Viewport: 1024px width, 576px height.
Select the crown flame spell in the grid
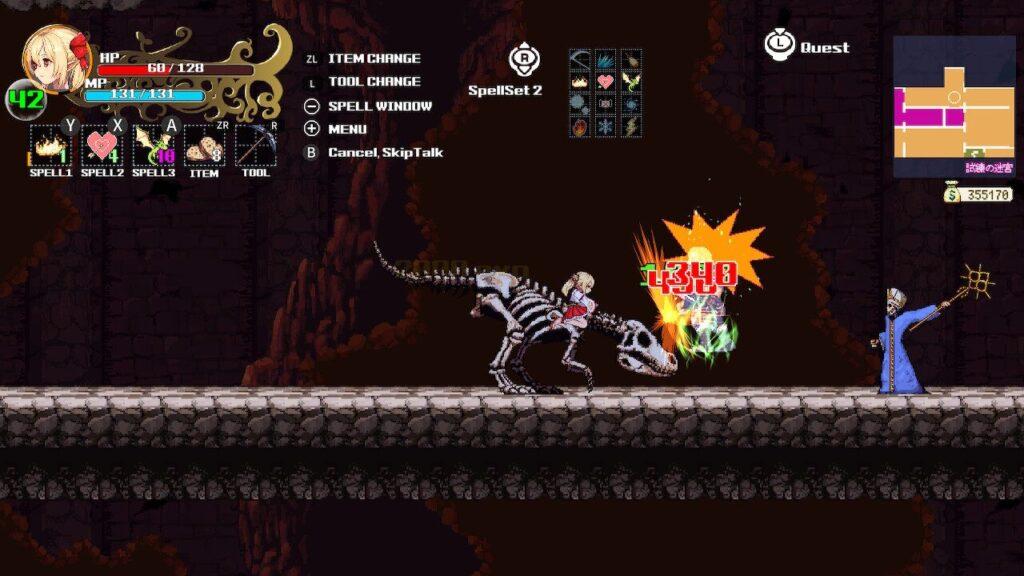click(581, 81)
